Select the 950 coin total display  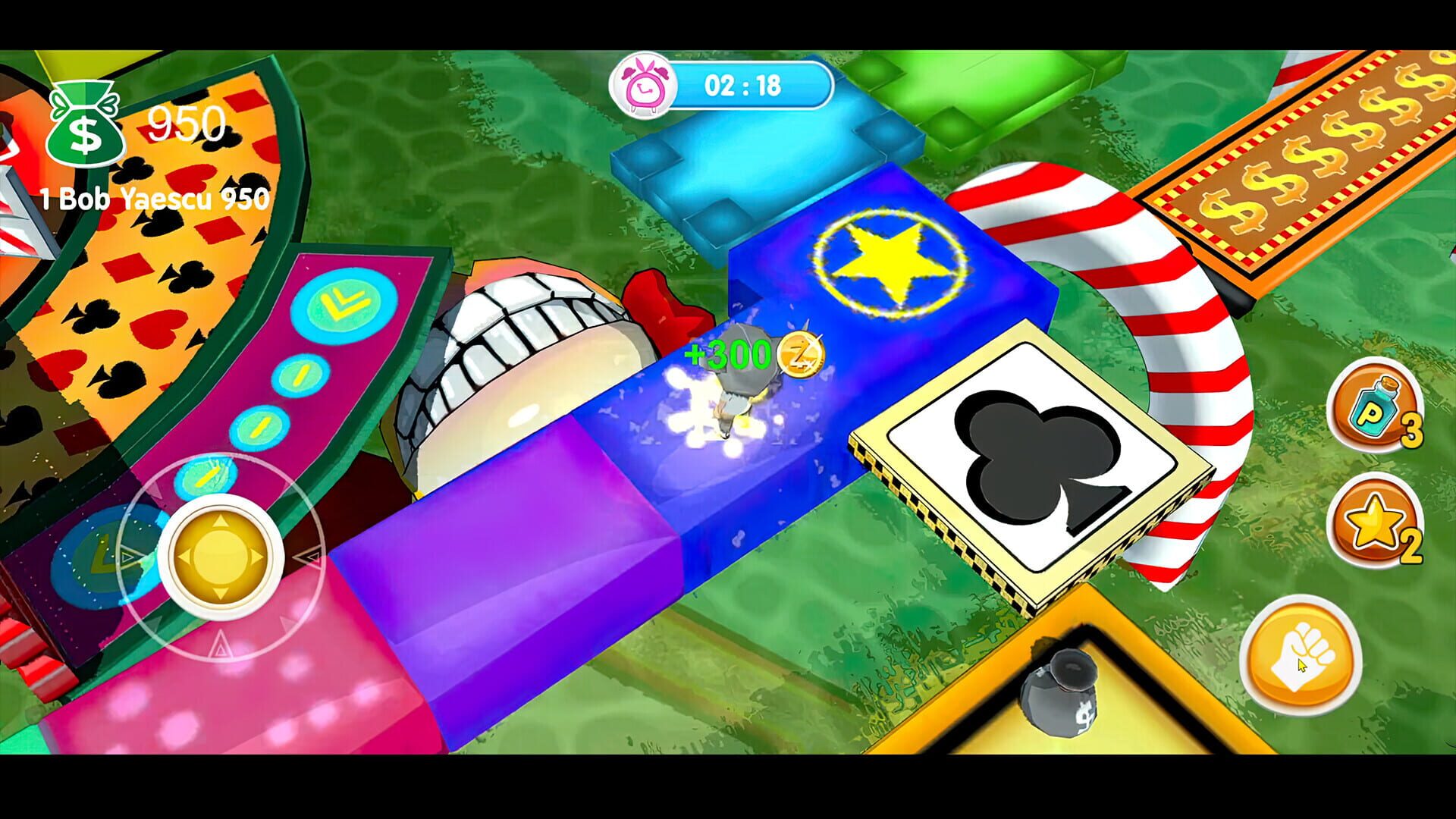point(188,118)
